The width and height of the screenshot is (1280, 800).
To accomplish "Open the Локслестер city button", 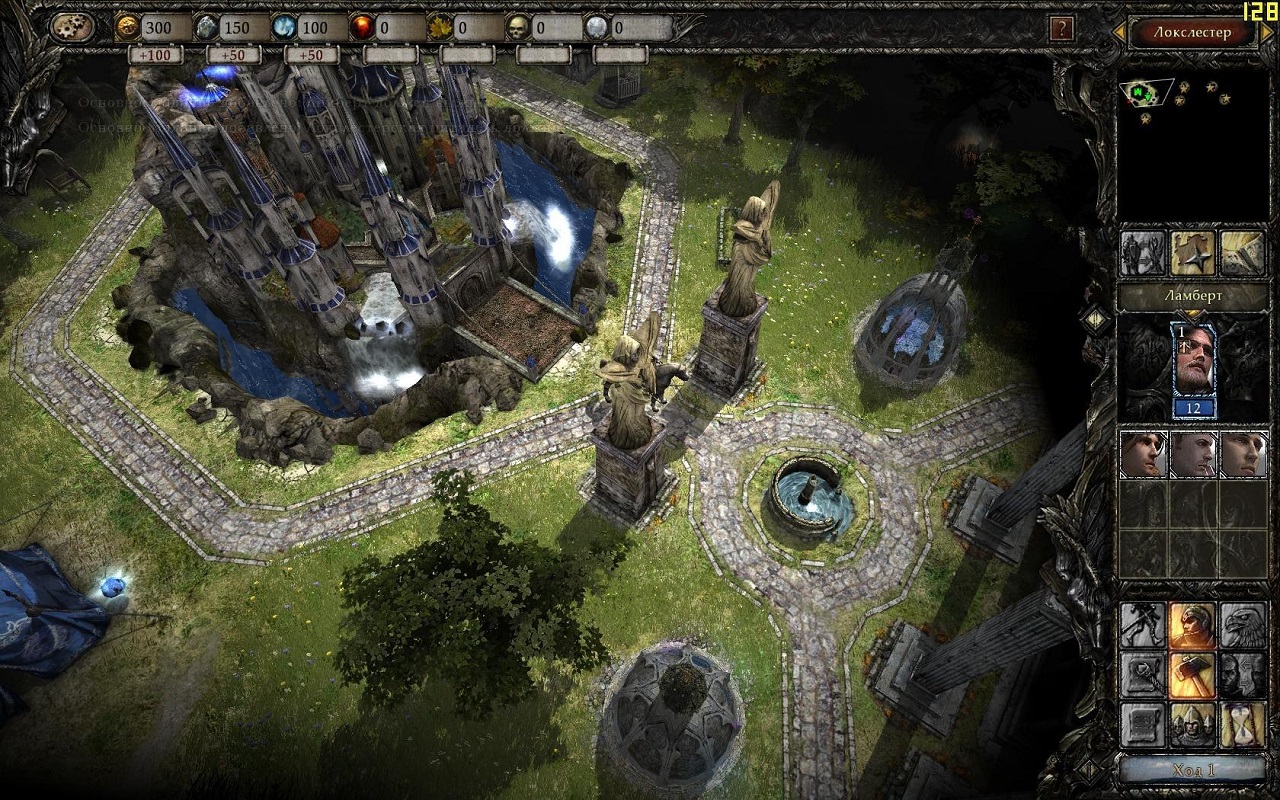I will coord(1192,31).
